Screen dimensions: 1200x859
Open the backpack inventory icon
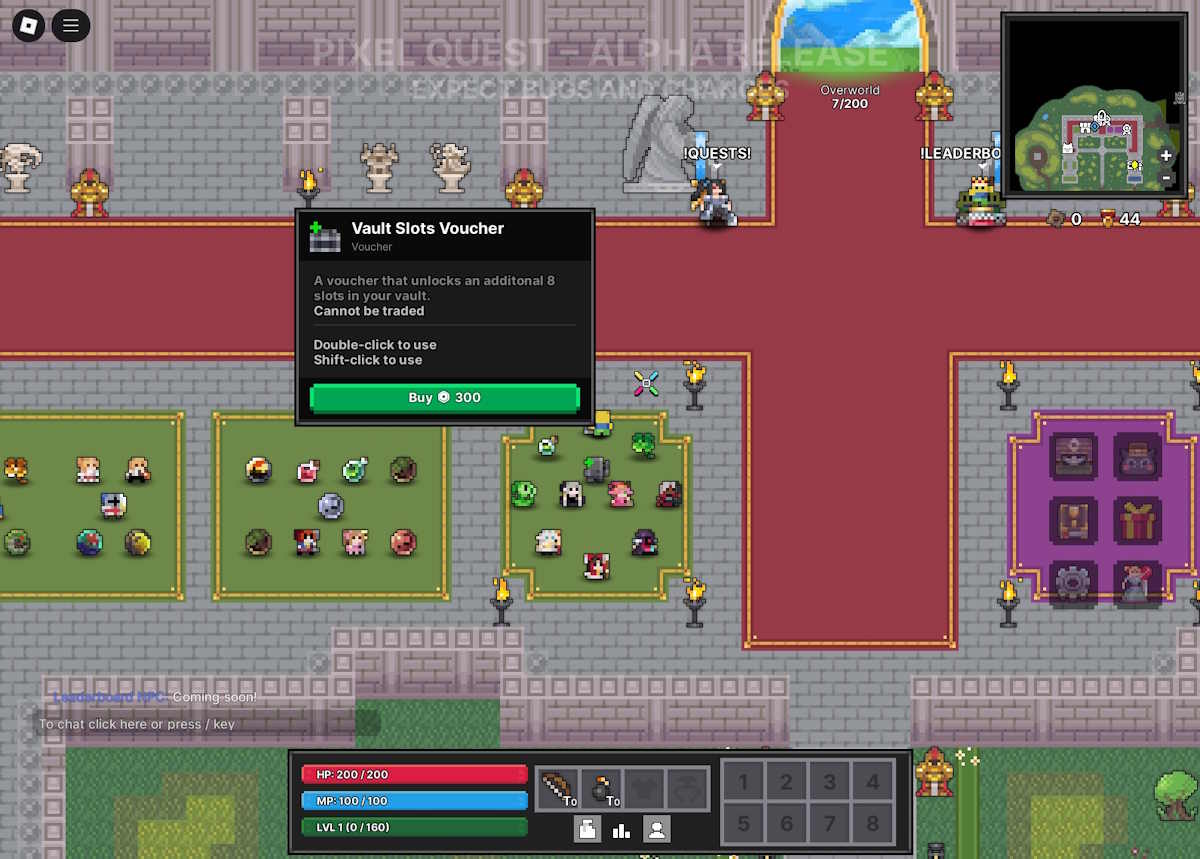click(587, 829)
